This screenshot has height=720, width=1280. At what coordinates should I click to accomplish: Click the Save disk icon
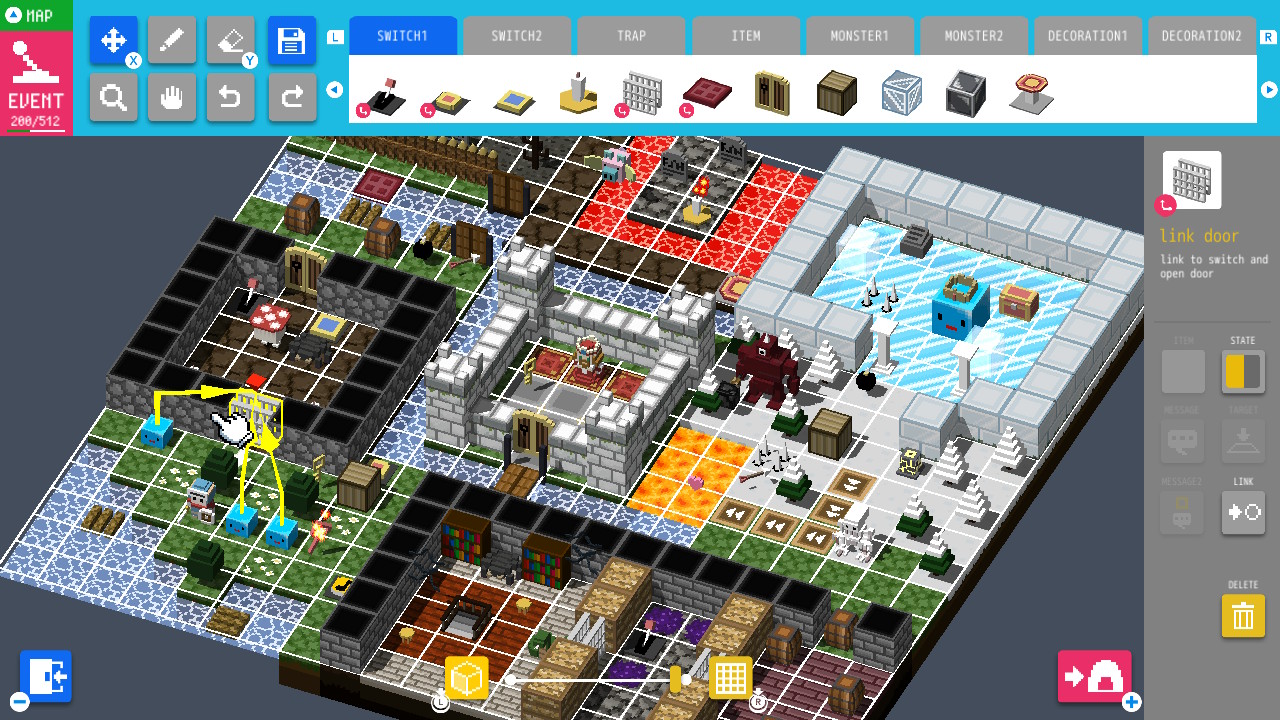292,39
